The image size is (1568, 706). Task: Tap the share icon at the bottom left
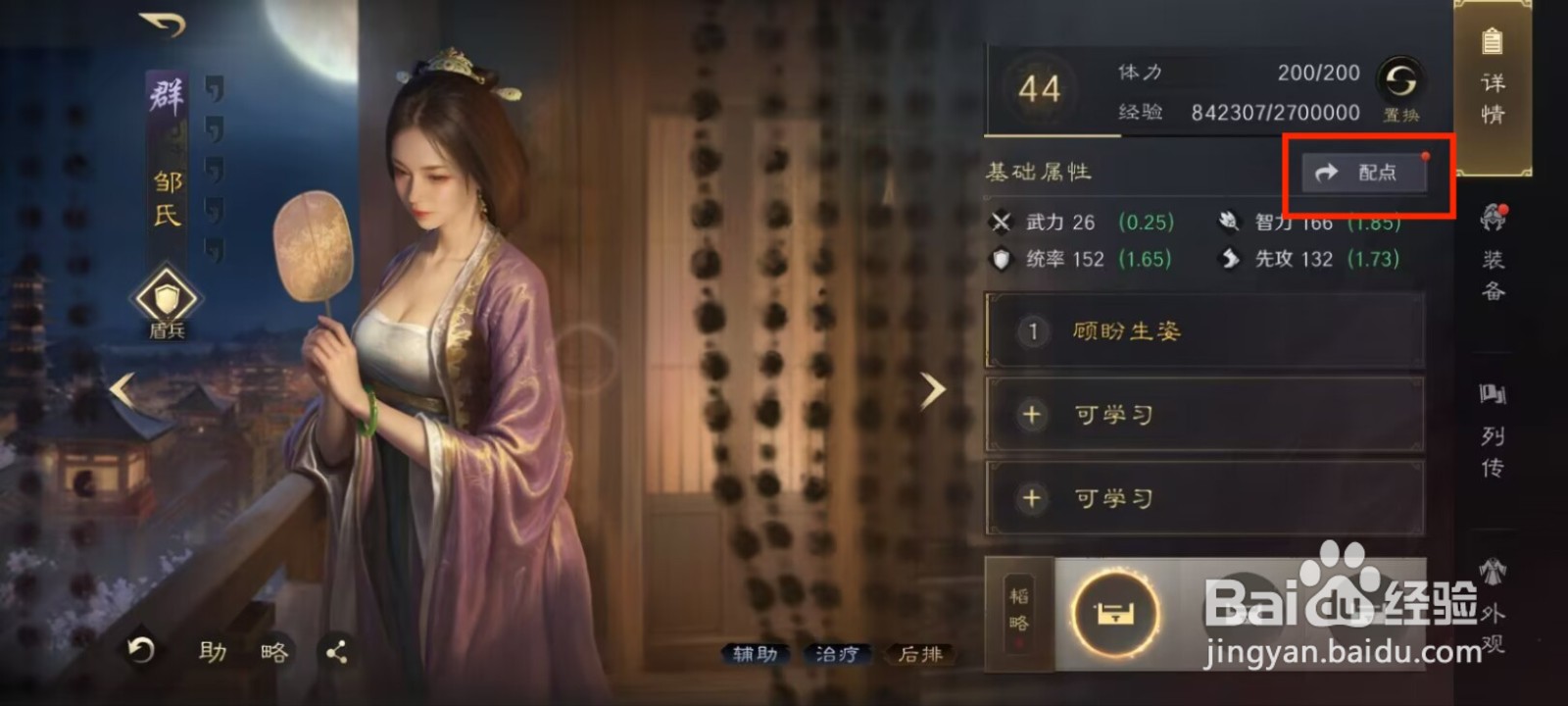(x=338, y=650)
